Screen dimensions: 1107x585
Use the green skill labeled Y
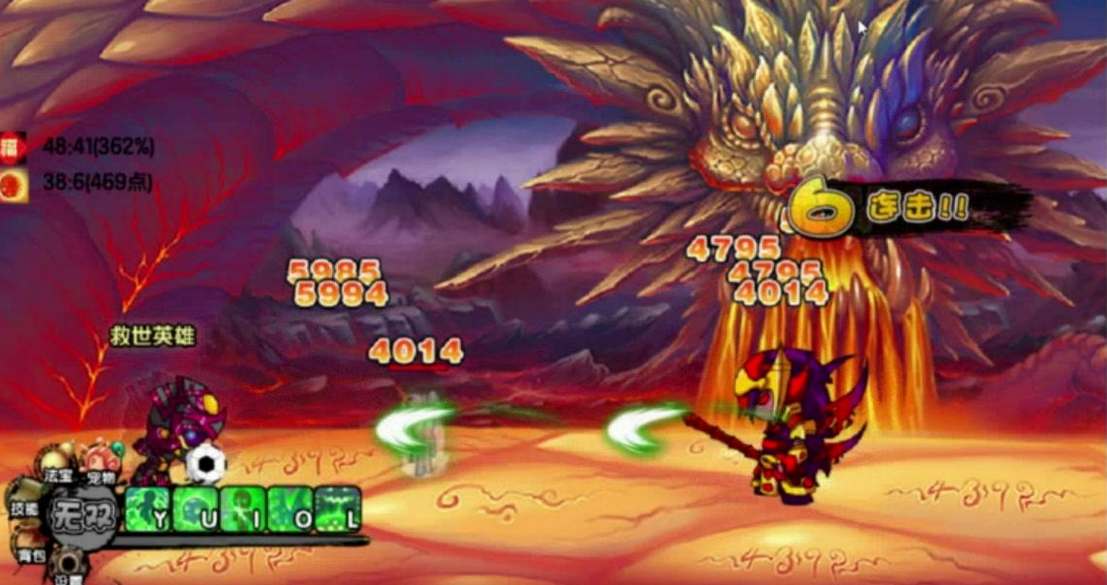click(x=145, y=509)
